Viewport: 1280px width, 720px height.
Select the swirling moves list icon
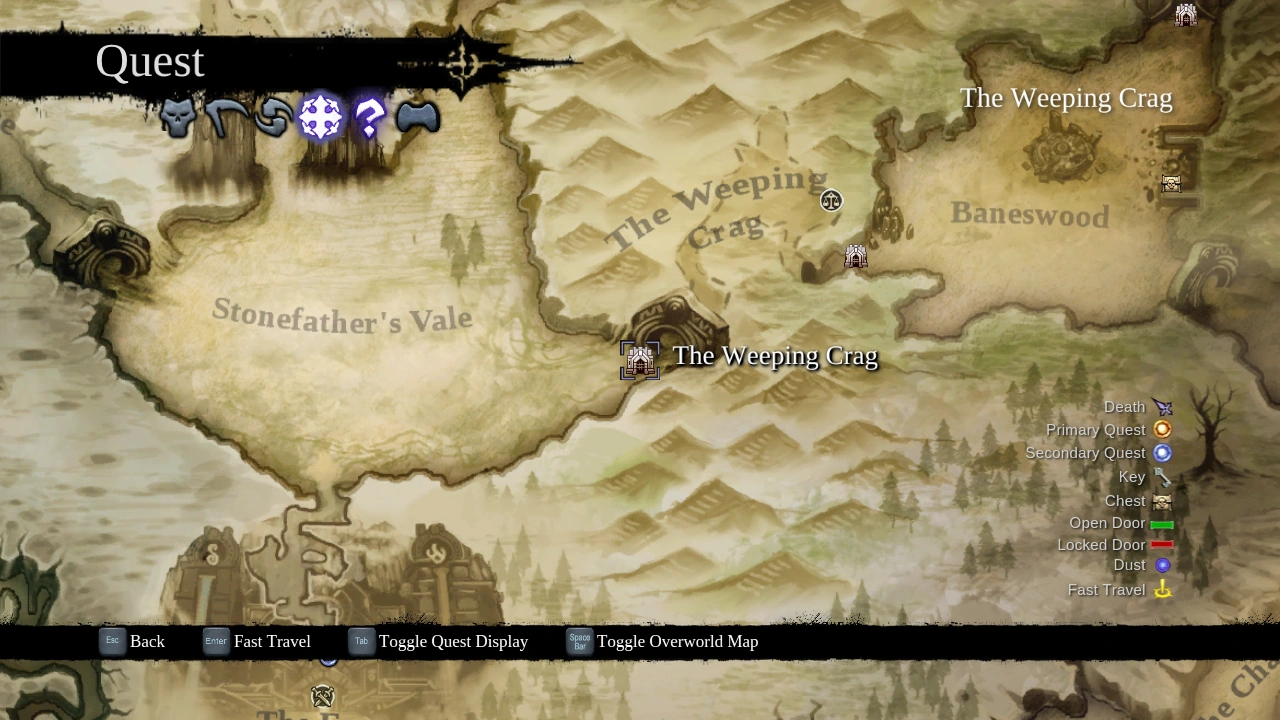pos(272,117)
